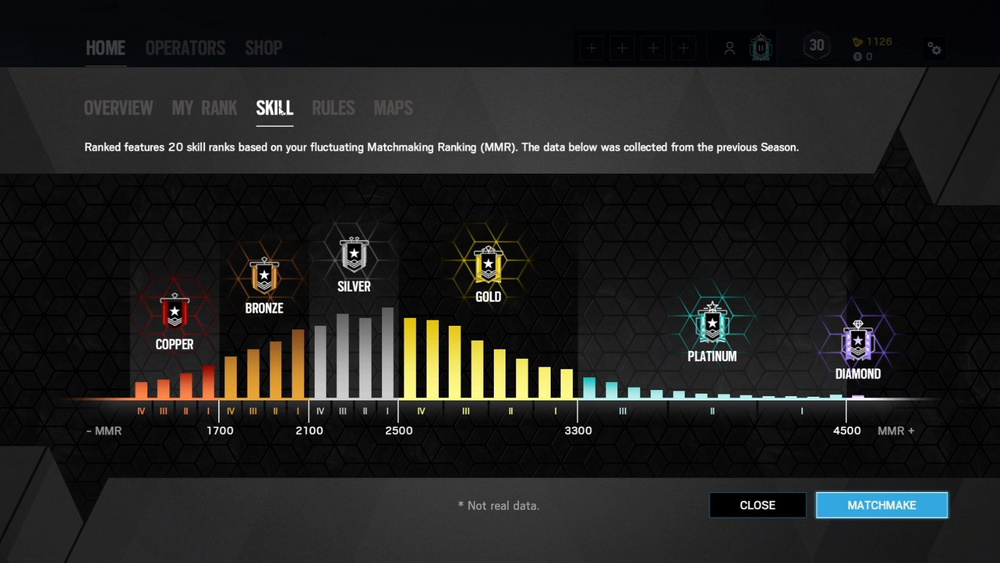The width and height of the screenshot is (1000, 563).
Task: Open the RULES tab
Action: (333, 108)
